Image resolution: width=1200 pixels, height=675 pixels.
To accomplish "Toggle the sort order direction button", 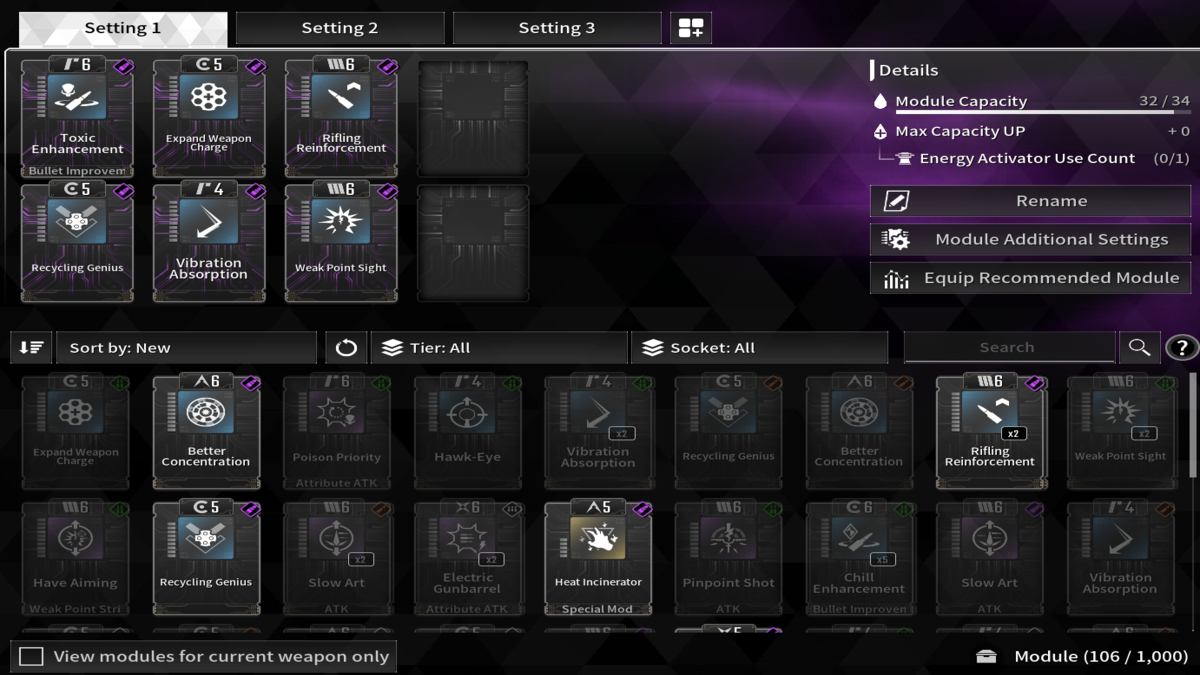I will pos(31,348).
